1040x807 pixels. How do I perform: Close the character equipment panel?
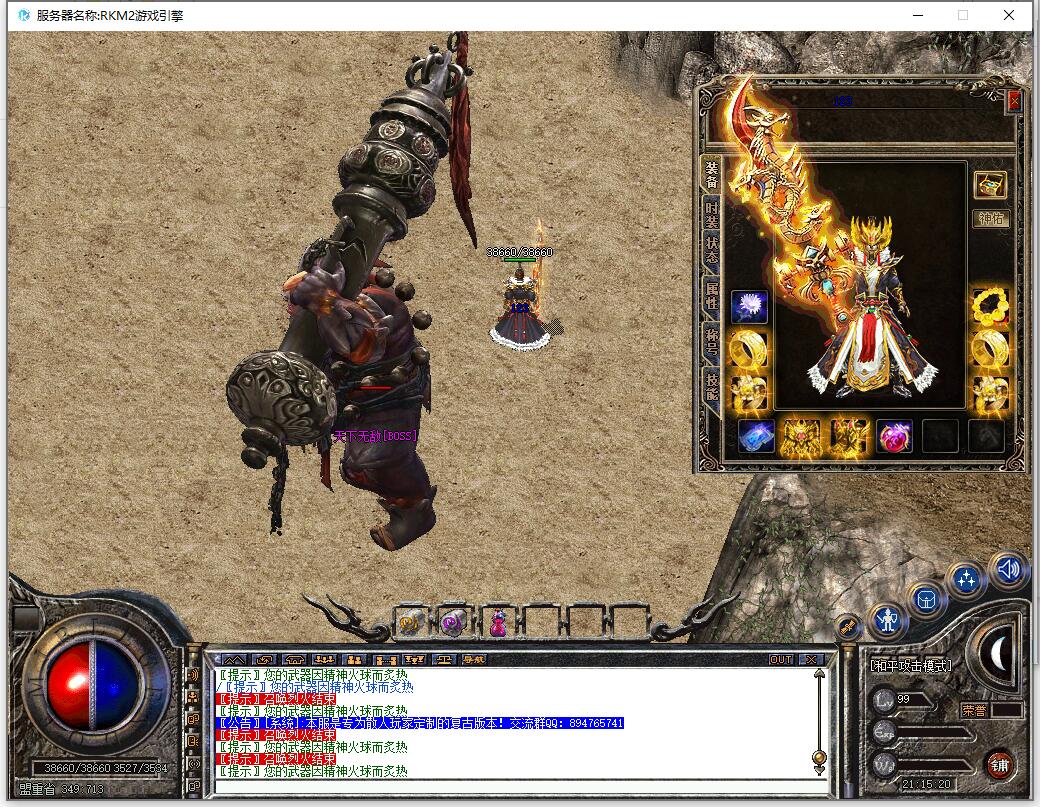coord(1014,101)
